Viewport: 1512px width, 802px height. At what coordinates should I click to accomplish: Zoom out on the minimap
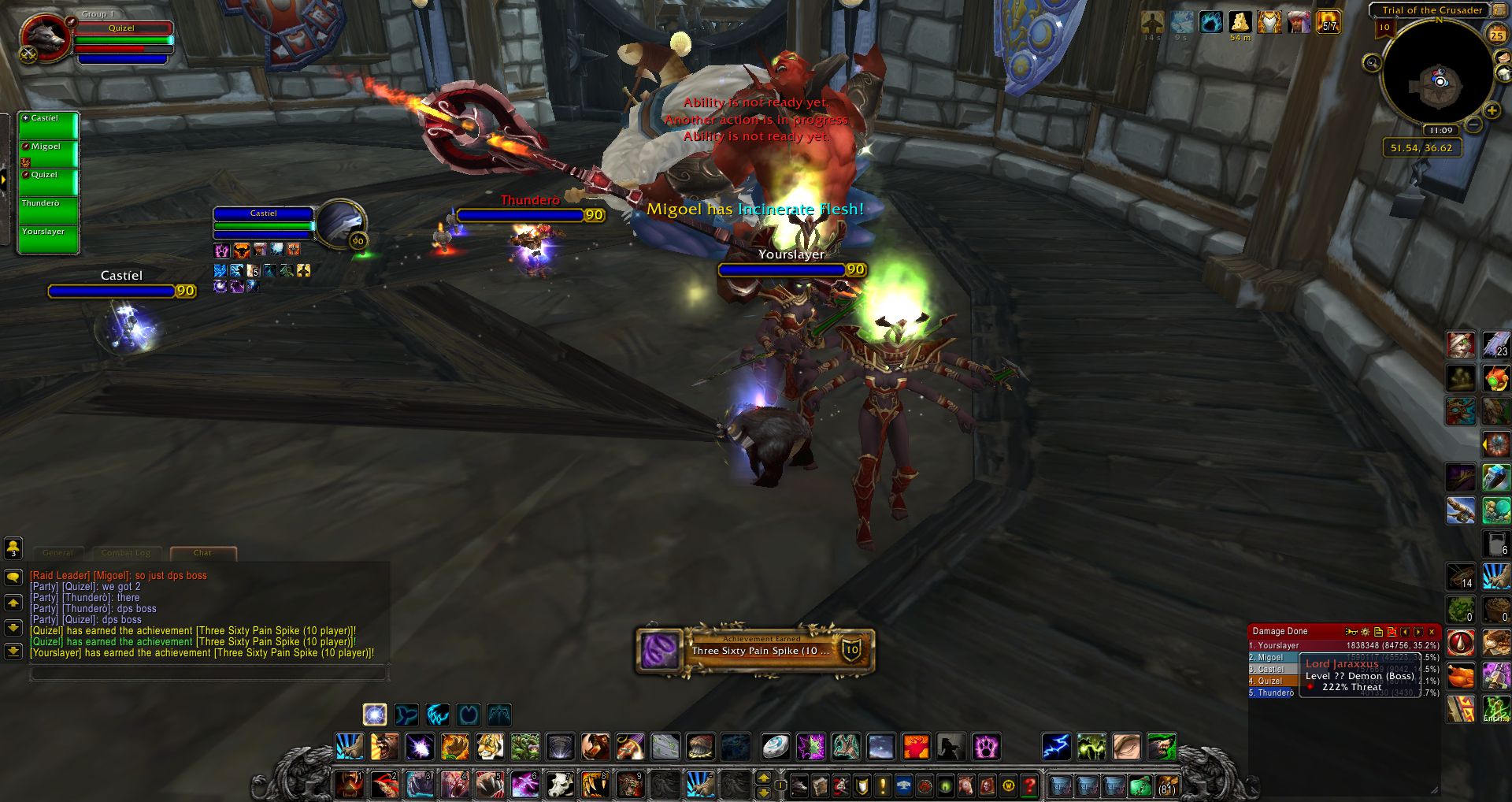click(1473, 125)
